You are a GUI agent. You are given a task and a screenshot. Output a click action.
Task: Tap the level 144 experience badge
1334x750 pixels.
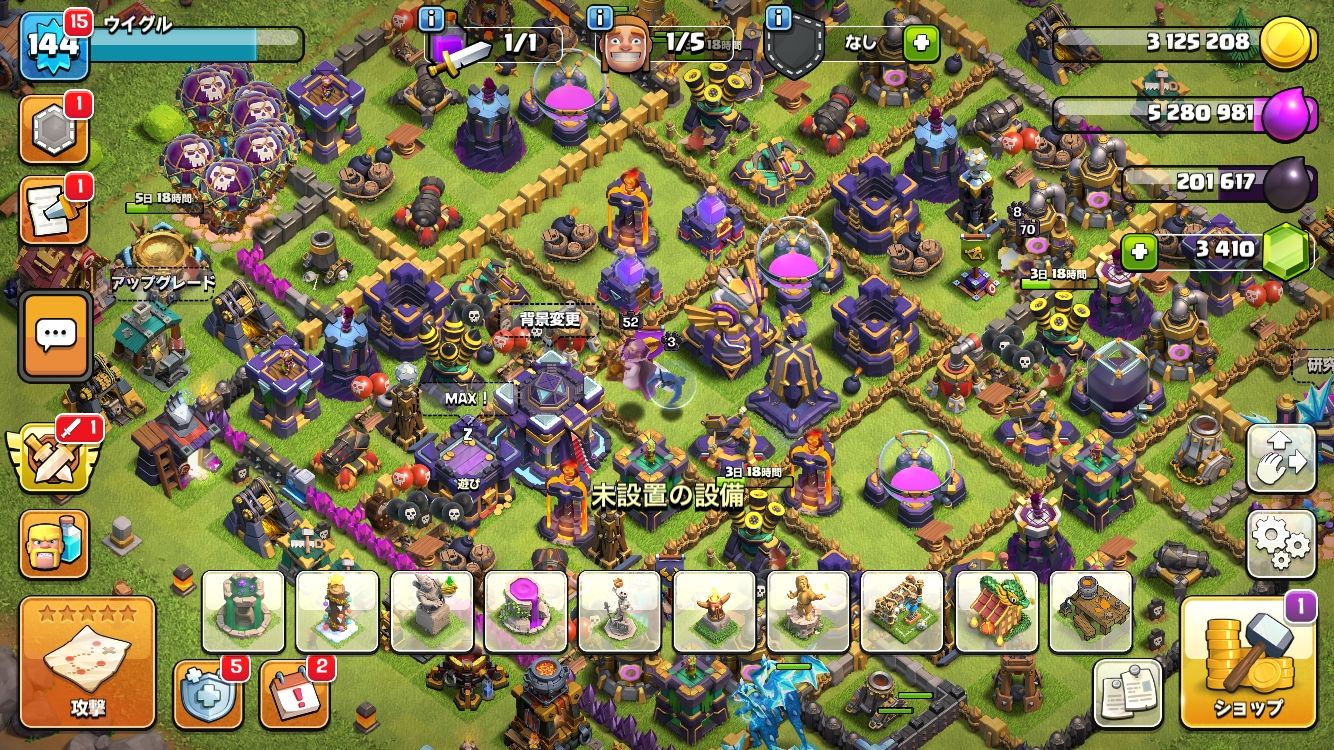coord(54,44)
